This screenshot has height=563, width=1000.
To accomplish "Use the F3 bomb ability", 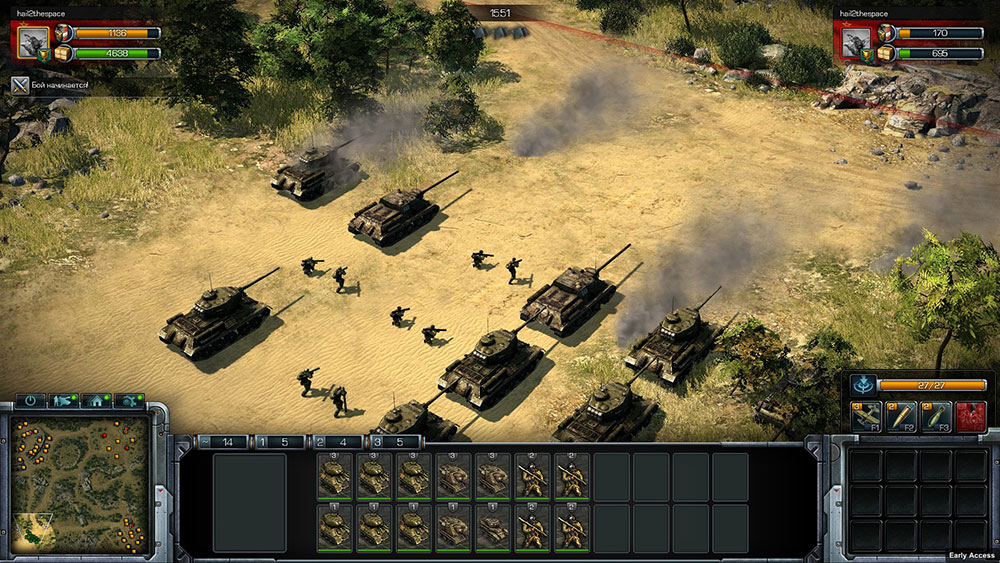I will point(935,416).
